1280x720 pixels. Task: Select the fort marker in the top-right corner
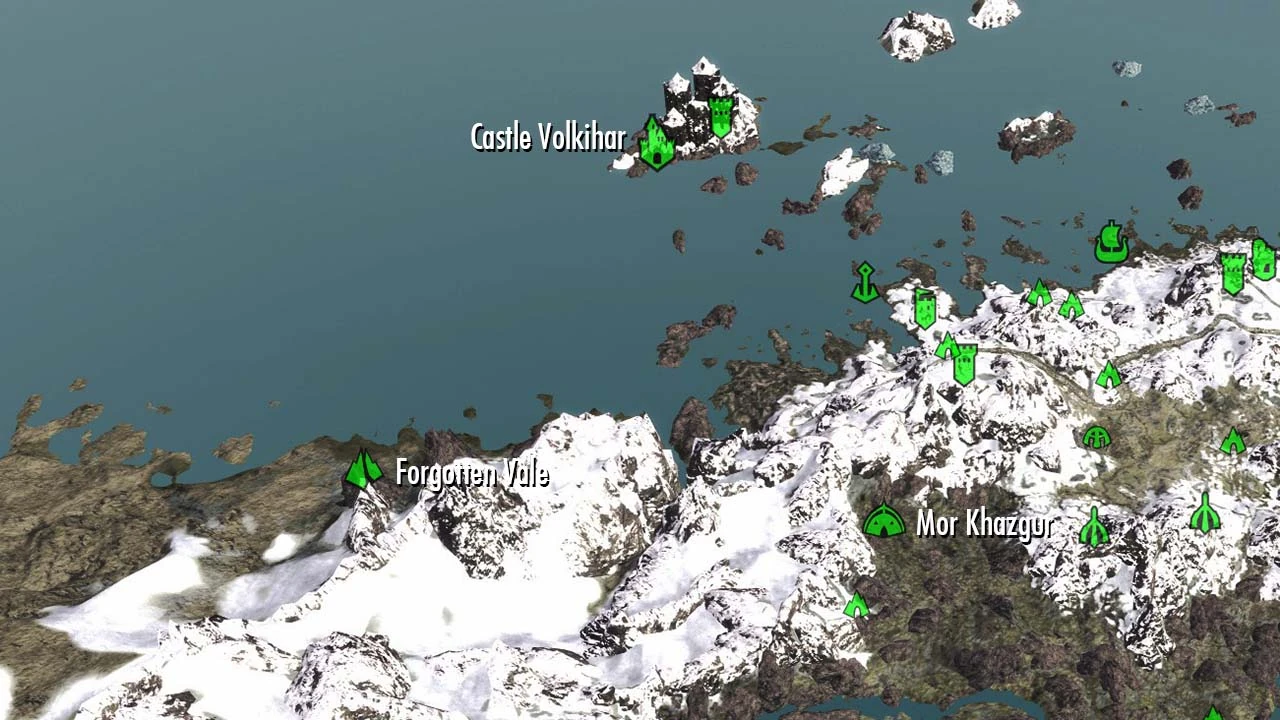[x=1233, y=274]
